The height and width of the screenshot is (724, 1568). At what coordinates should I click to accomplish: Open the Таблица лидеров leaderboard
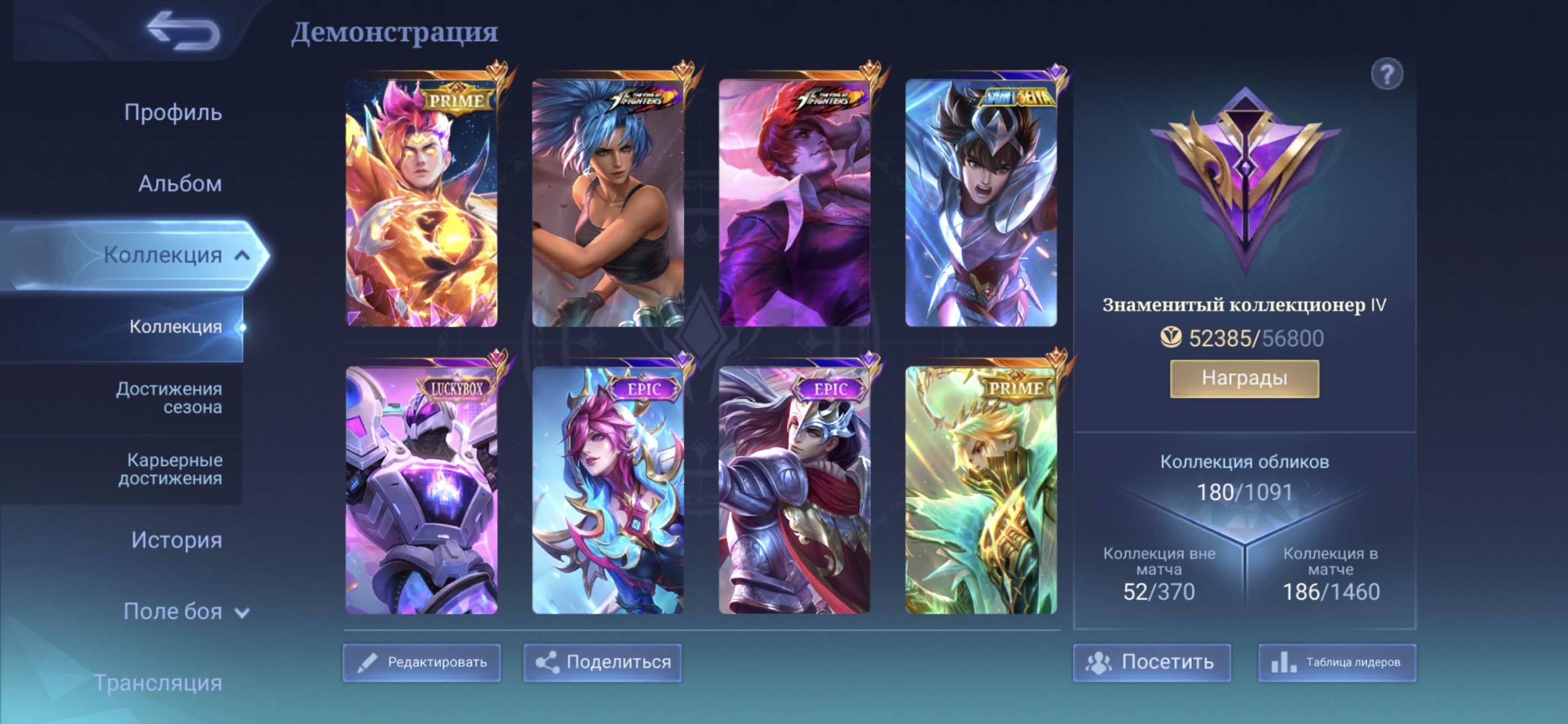click(1337, 662)
